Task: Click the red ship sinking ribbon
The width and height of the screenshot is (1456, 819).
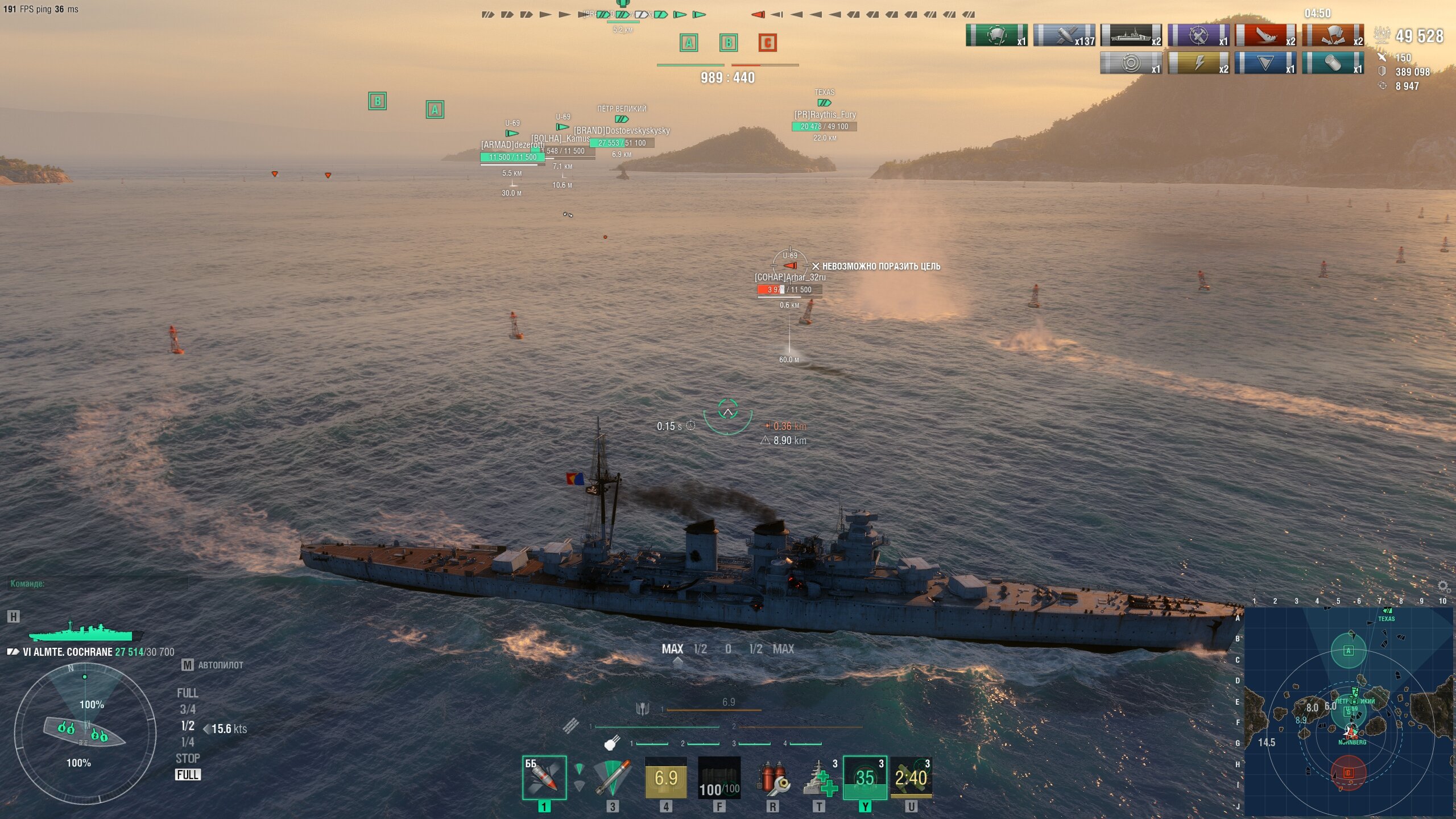Action: click(x=1265, y=35)
